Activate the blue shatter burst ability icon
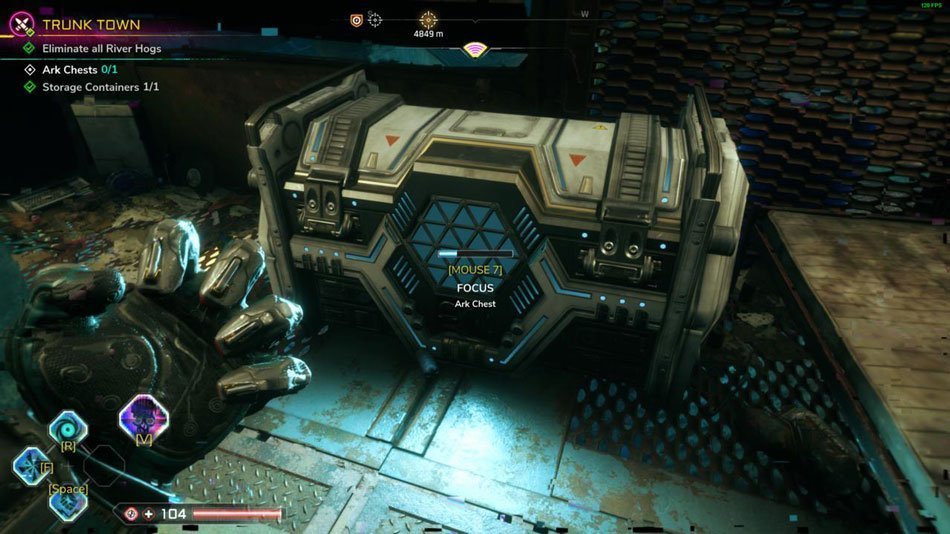The height and width of the screenshot is (534, 950). 30,465
